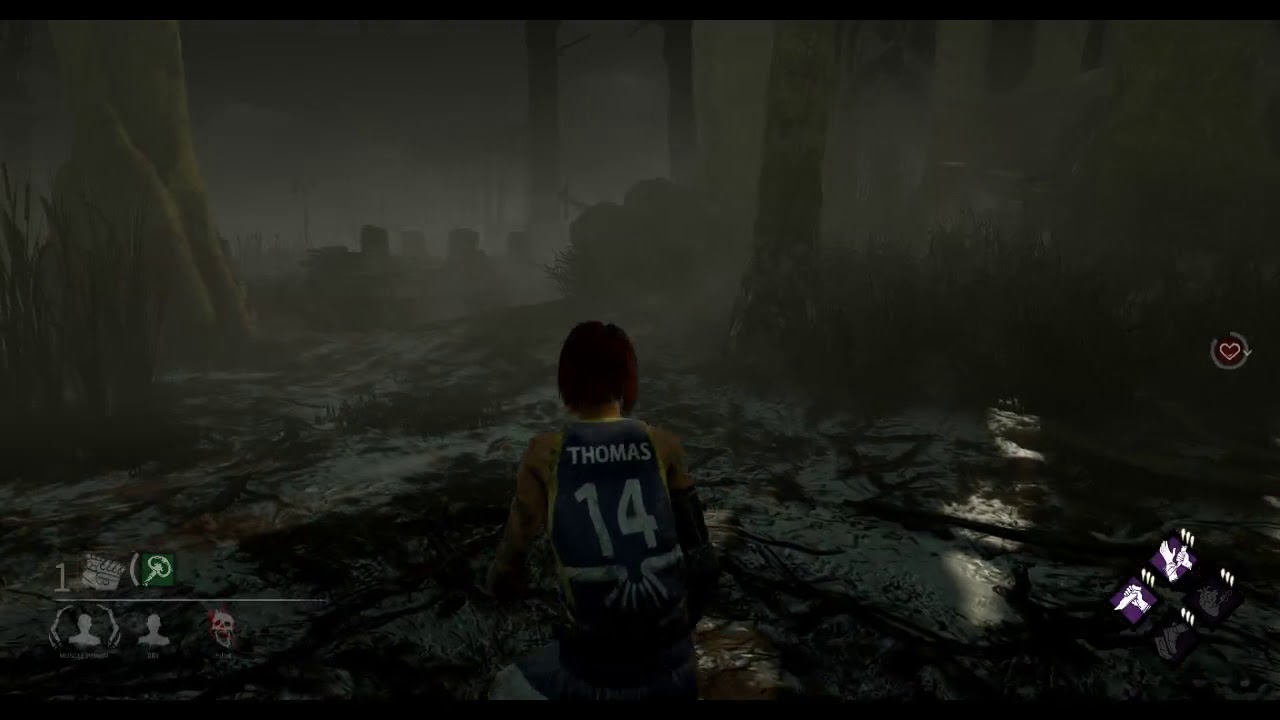1280x720 pixels.
Task: Click the white tier claws above the knife perk
Action: pyautogui.click(x=1146, y=577)
